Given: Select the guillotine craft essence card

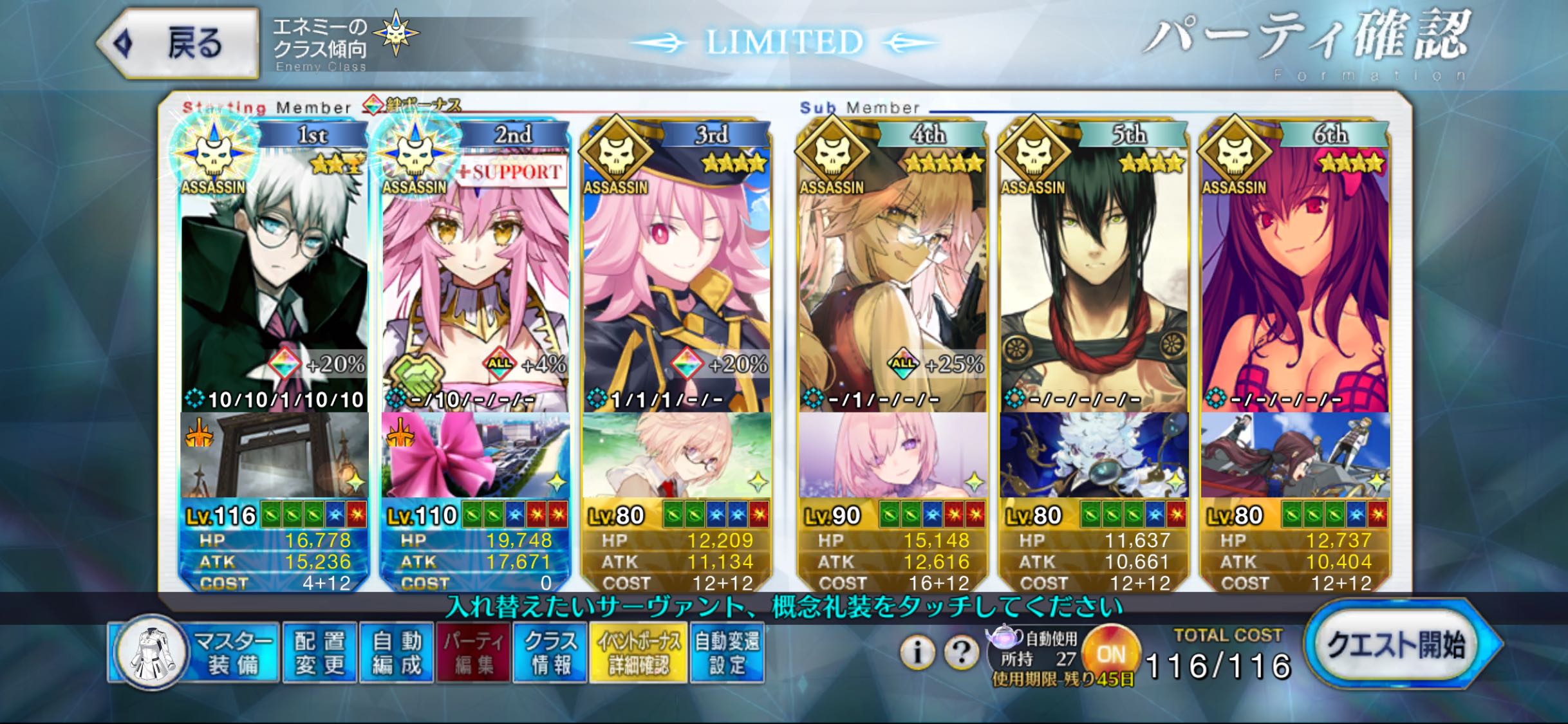Looking at the screenshot, I should (274, 454).
